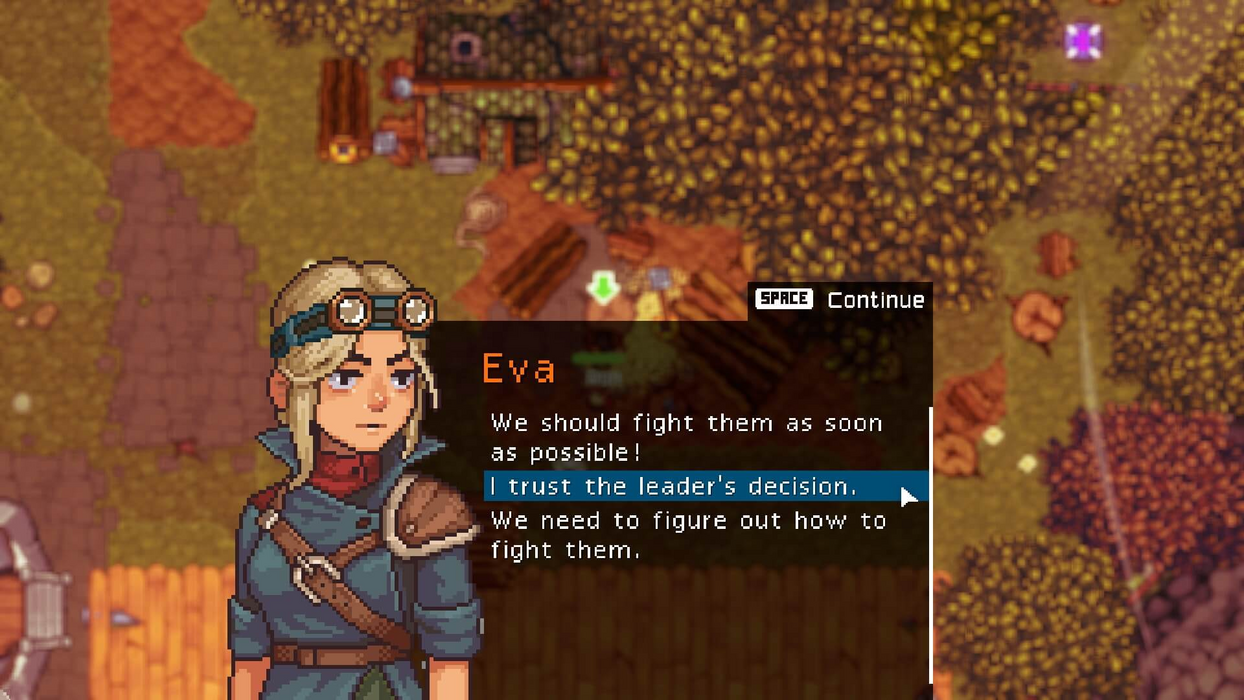1244x700 pixels.
Task: Click the Continue button
Action: (x=840, y=300)
